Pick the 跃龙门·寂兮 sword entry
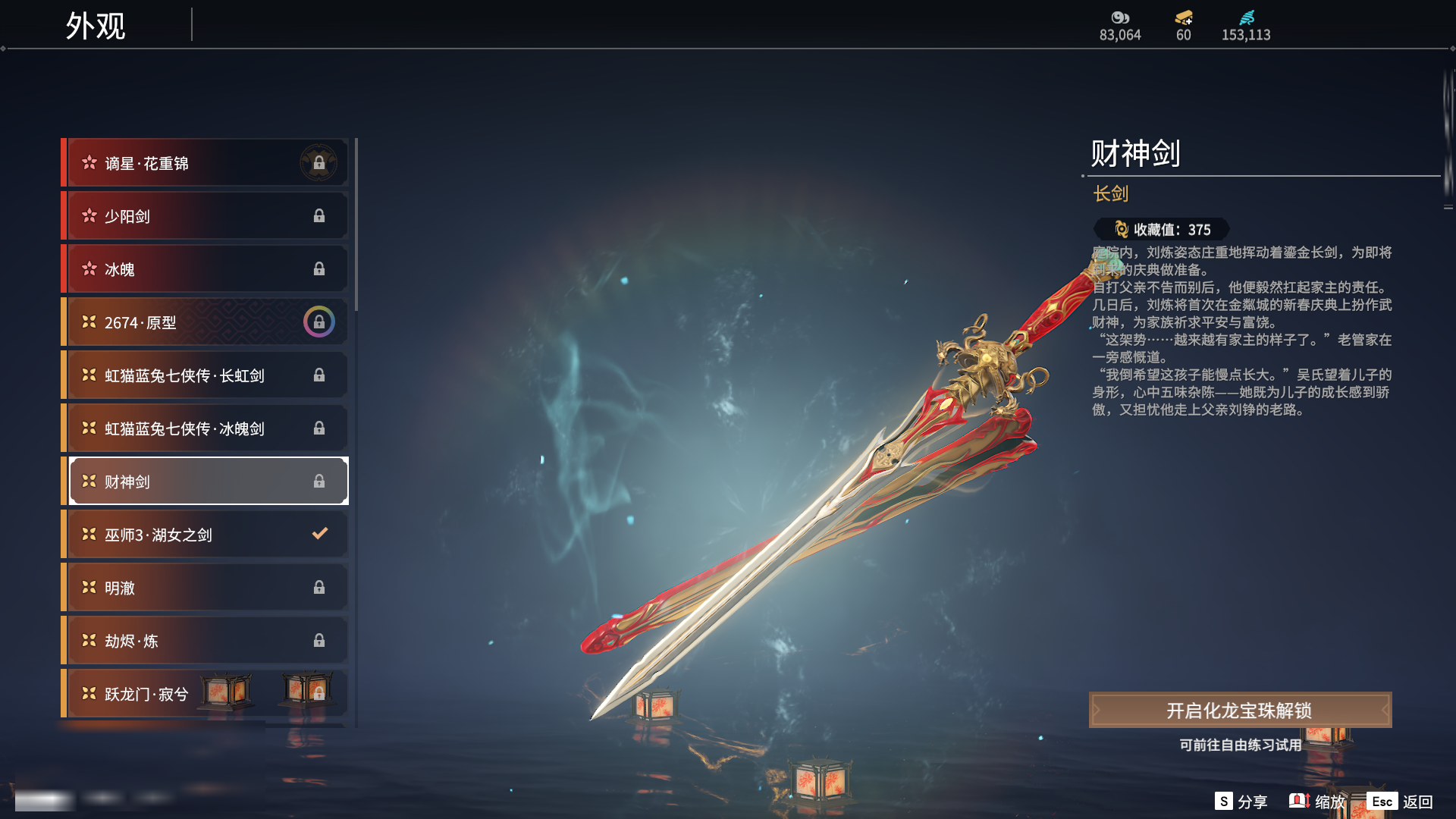The image size is (1456, 819). pyautogui.click(x=206, y=694)
